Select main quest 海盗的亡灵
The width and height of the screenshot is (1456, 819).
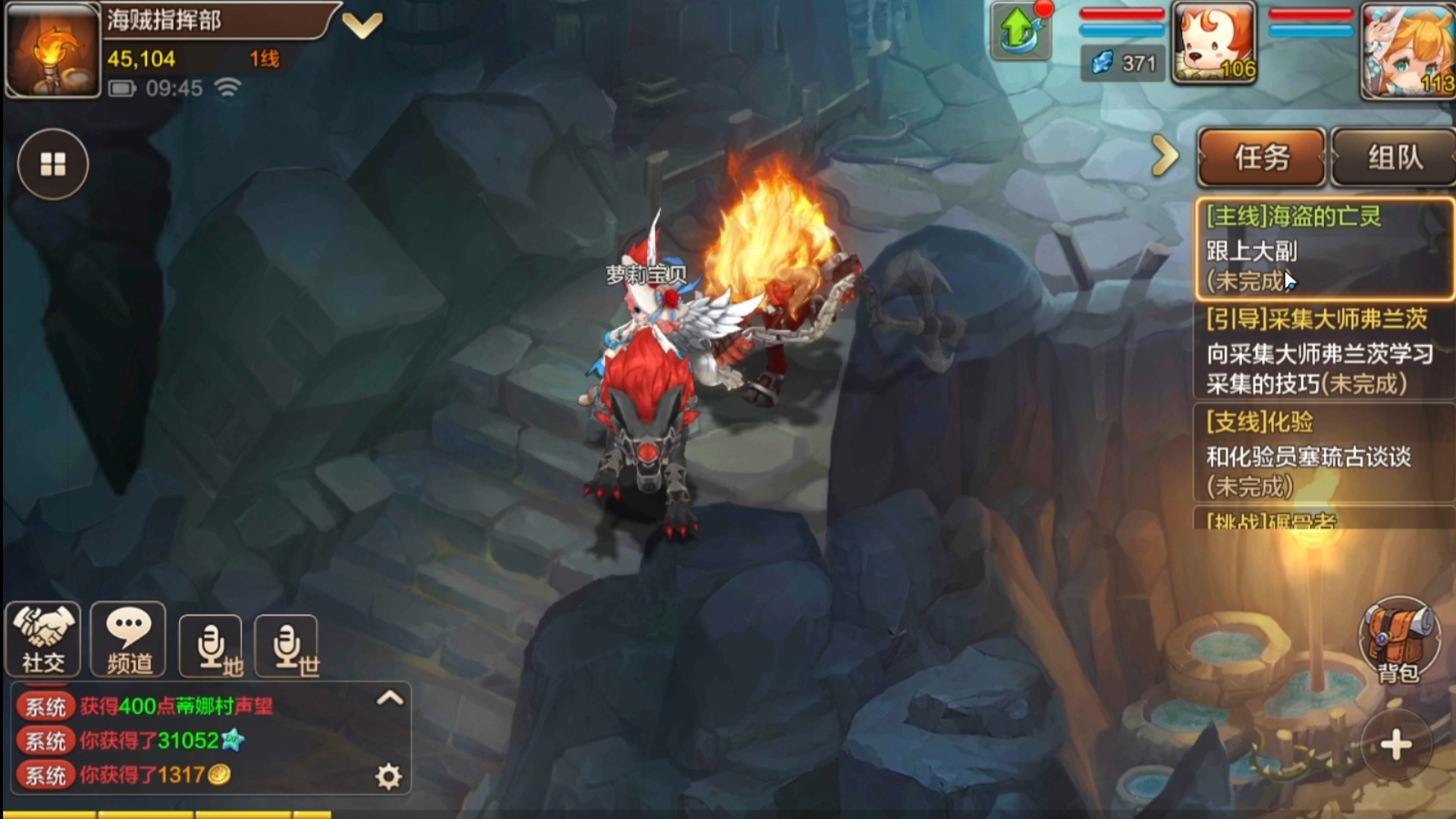(1323, 248)
